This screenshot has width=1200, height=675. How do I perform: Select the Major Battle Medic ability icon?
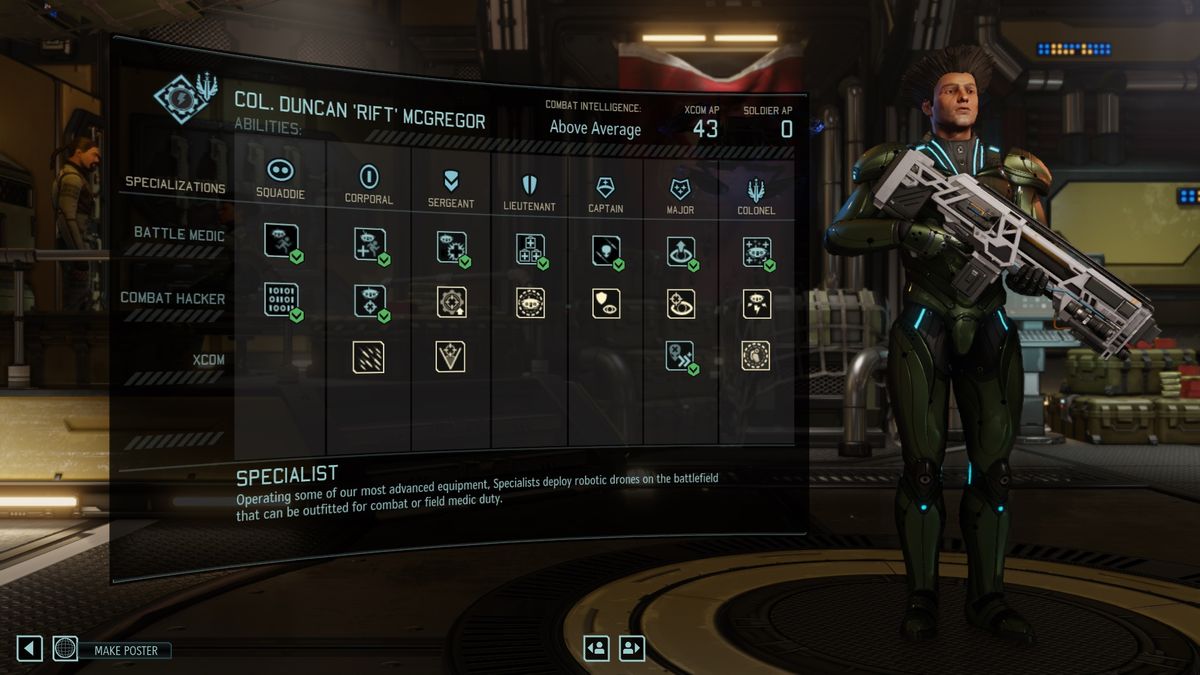pyautogui.click(x=681, y=251)
